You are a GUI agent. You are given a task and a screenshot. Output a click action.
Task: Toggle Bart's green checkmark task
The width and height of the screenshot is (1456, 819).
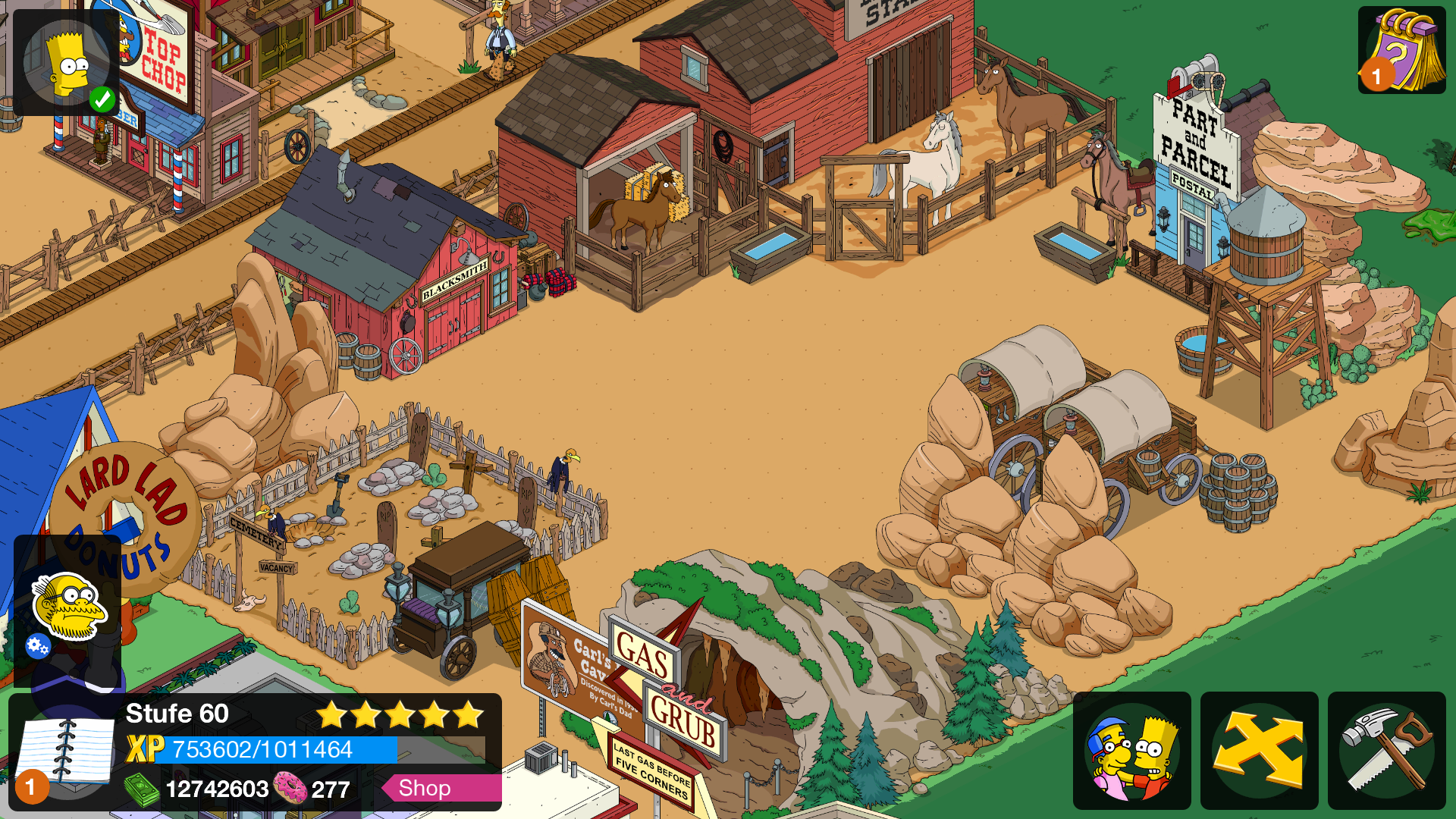click(x=103, y=97)
